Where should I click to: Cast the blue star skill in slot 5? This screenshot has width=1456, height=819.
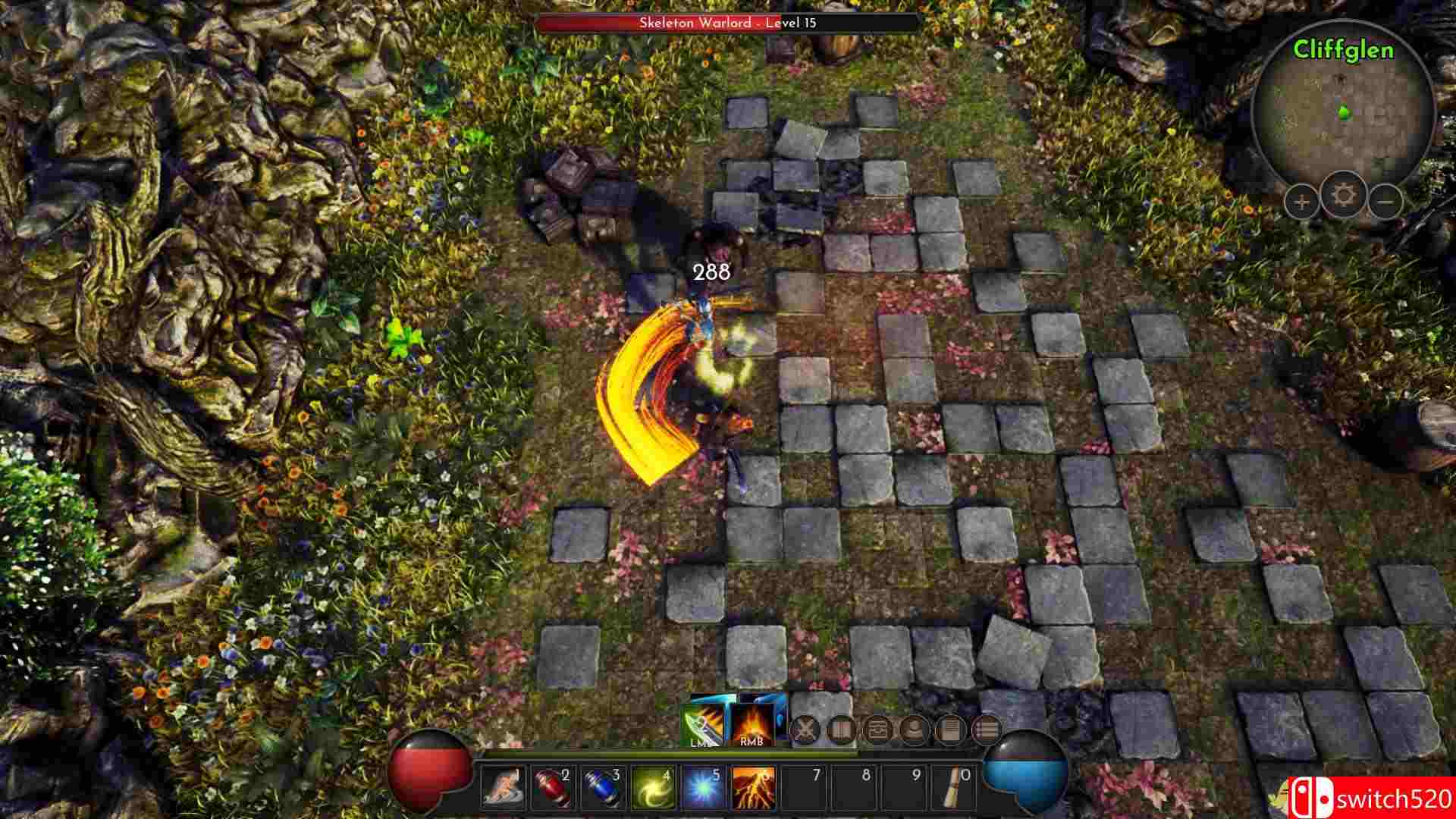[x=701, y=790]
